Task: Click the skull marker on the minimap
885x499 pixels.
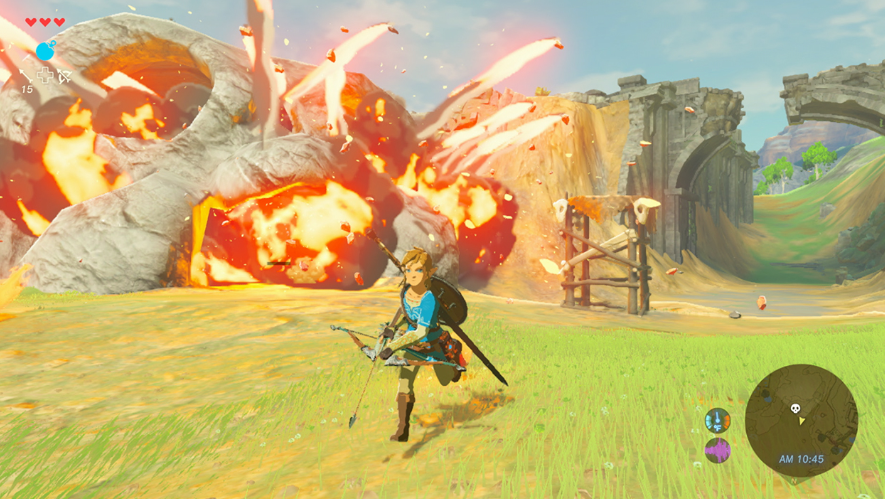Action: pos(796,408)
